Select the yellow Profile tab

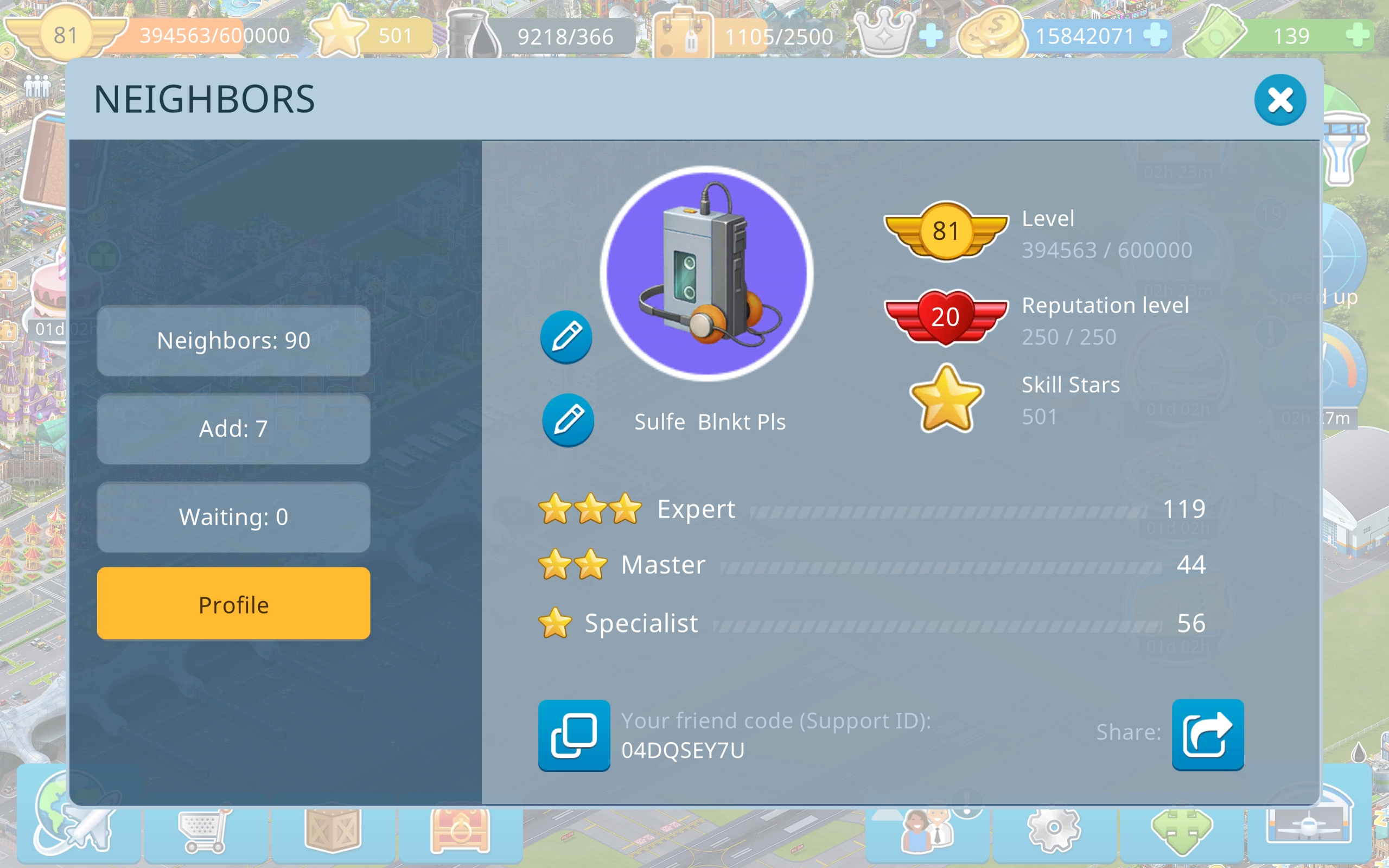click(x=234, y=604)
